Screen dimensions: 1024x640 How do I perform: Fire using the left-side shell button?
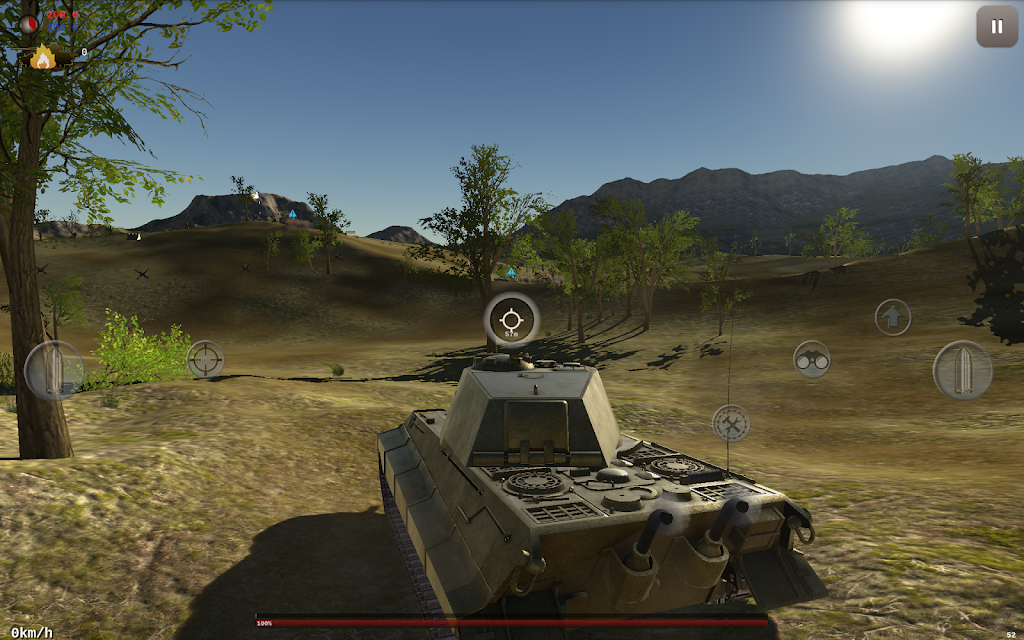54,370
